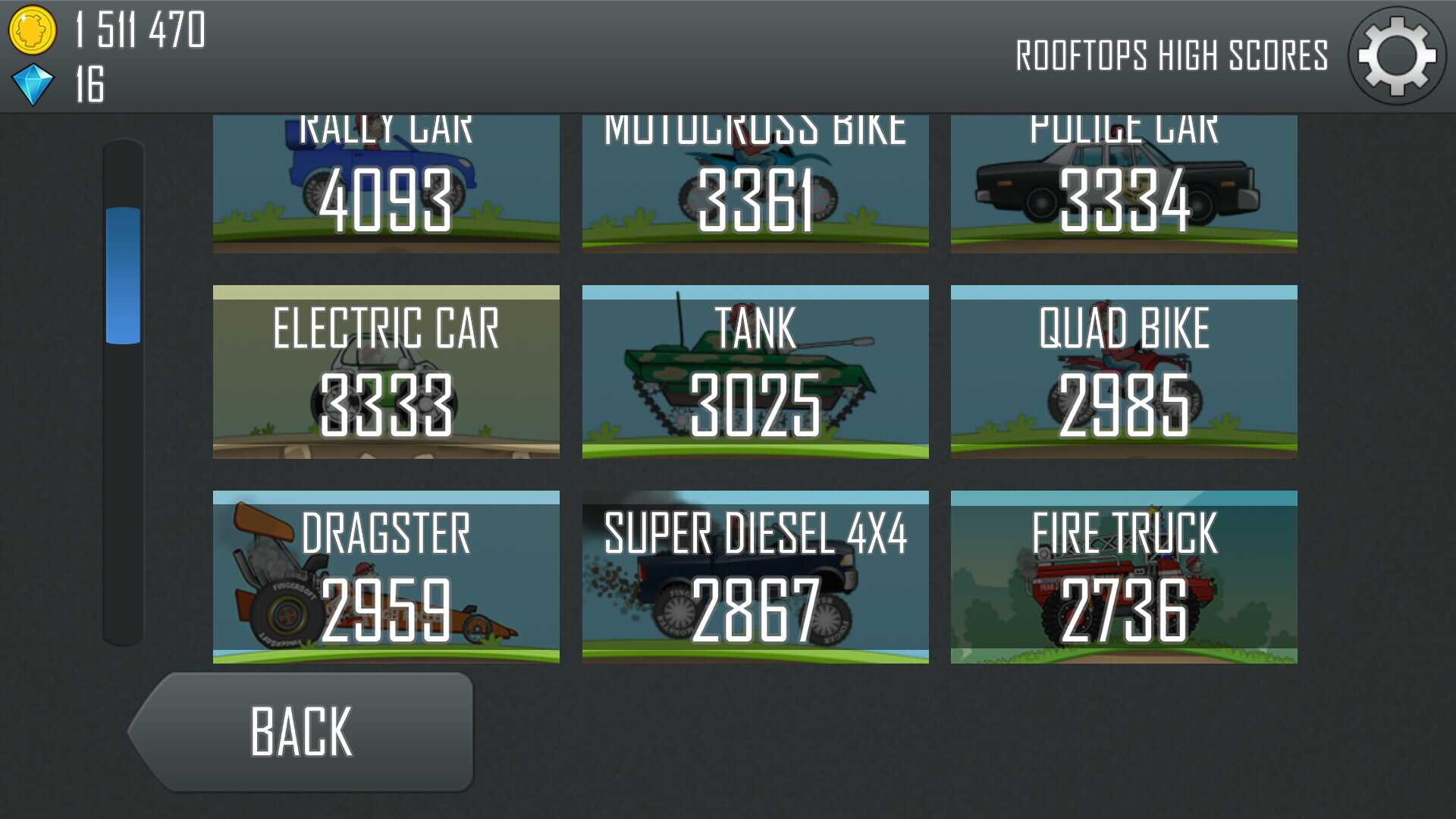Choose the Quad Bike tile

(x=1124, y=372)
